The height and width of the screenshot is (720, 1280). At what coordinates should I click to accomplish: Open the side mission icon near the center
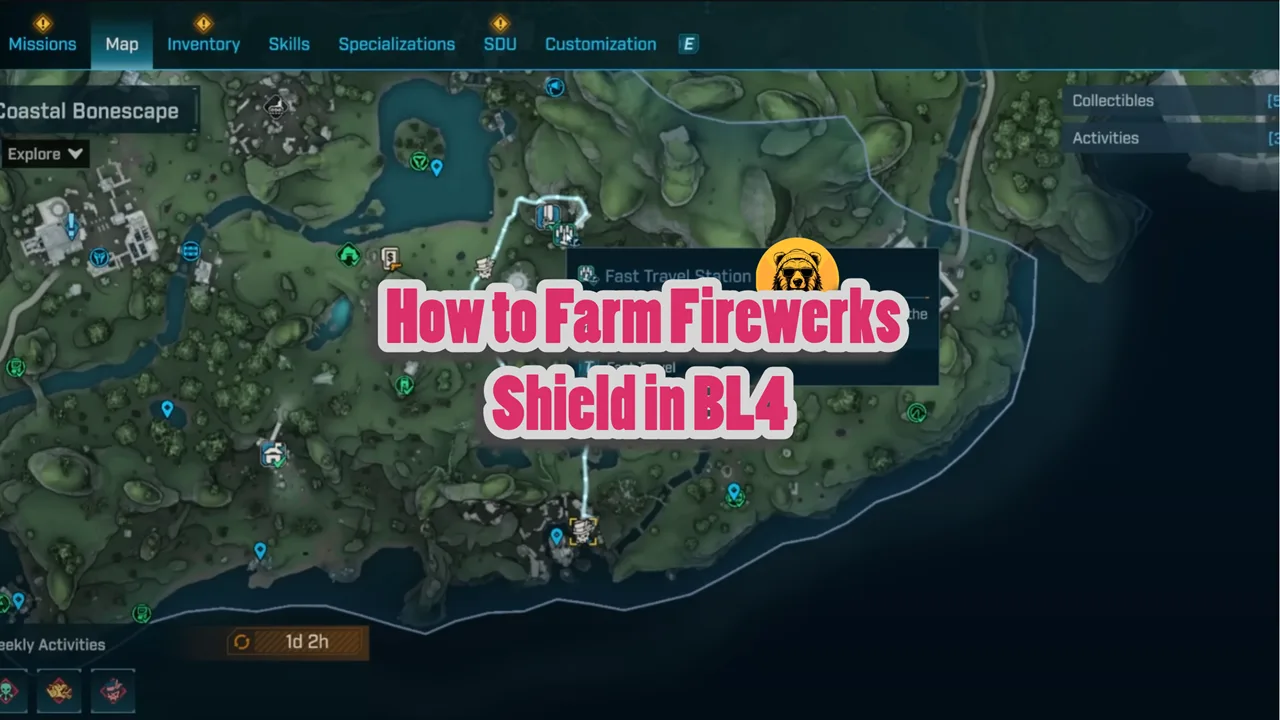click(x=390, y=258)
